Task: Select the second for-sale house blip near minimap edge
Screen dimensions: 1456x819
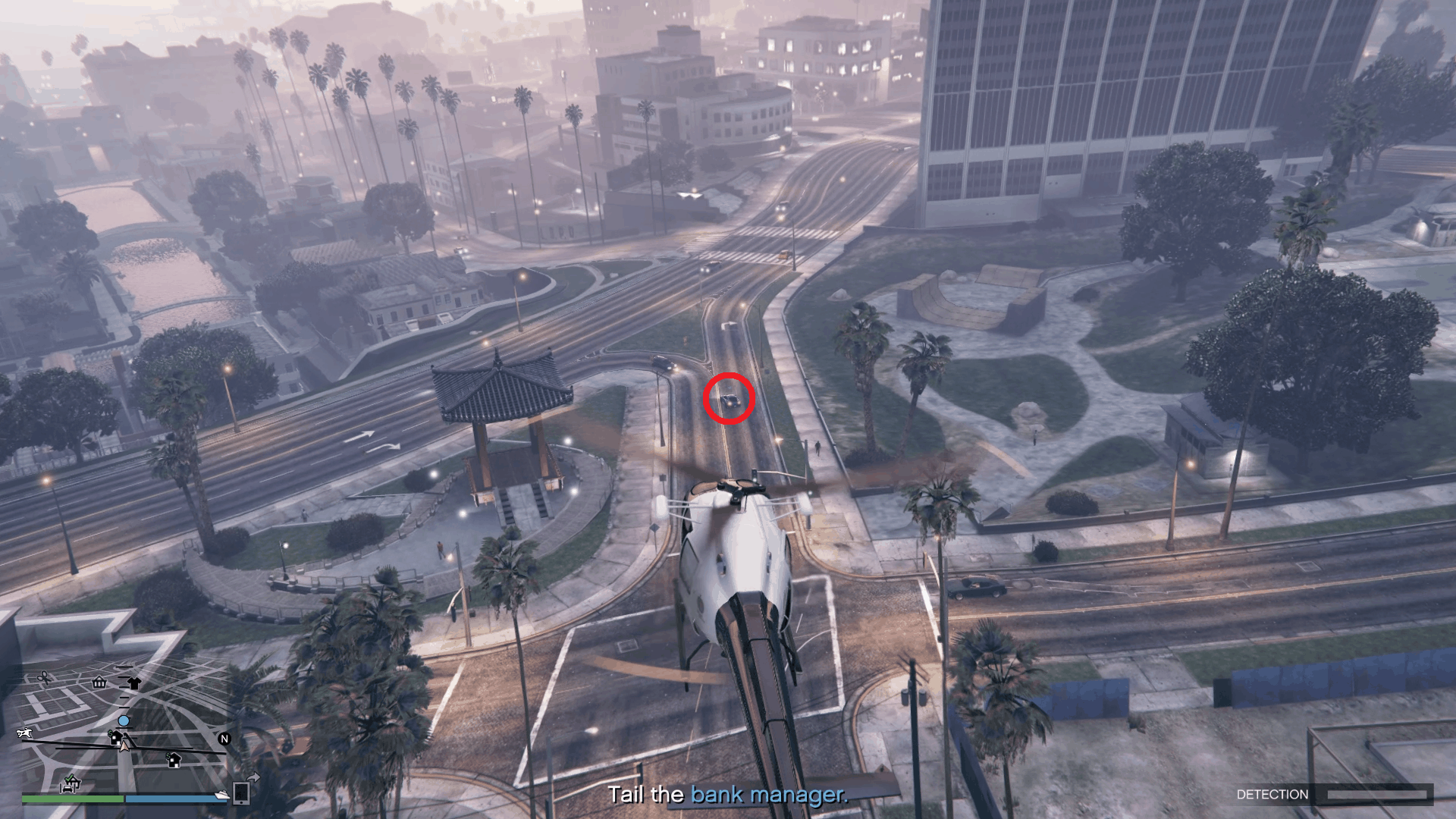Action: [174, 761]
